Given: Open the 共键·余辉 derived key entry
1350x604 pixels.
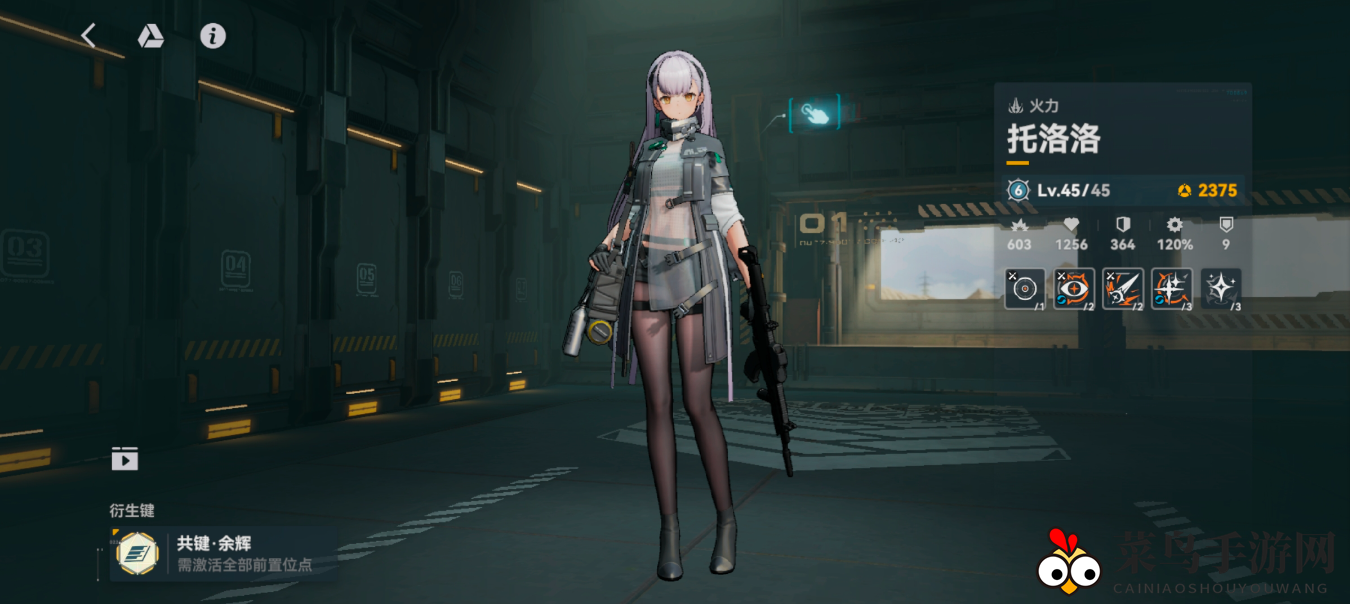Looking at the screenshot, I should point(224,553).
